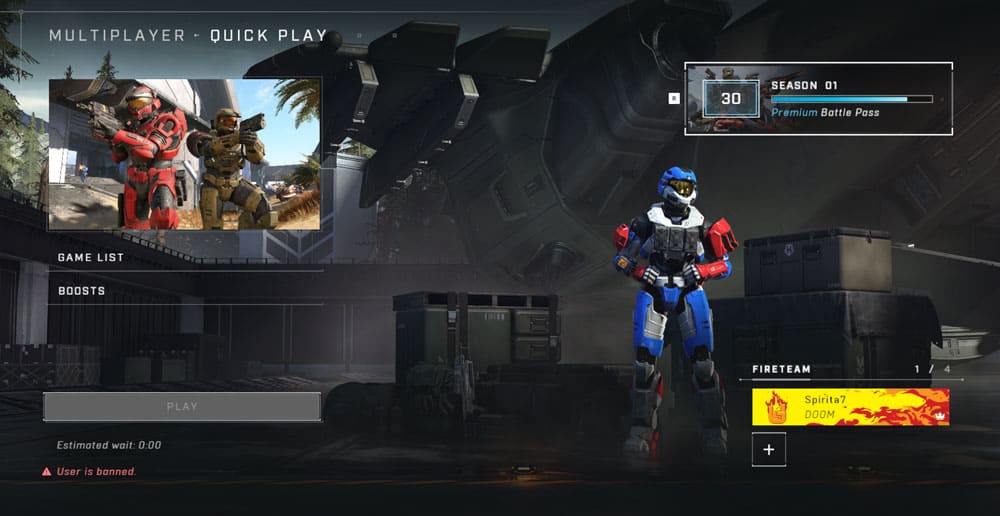The image size is (1000, 516).
Task: Add a fireteam member with plus button
Action: (x=769, y=450)
